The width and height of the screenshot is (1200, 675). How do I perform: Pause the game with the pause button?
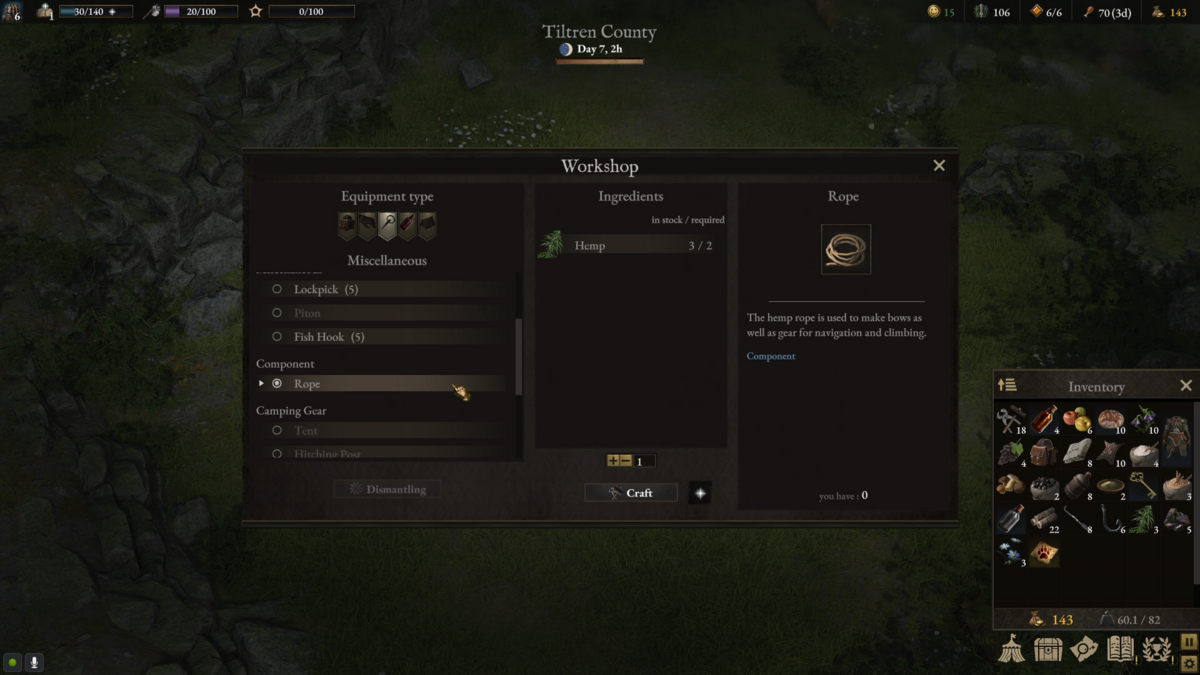[x=1188, y=642]
